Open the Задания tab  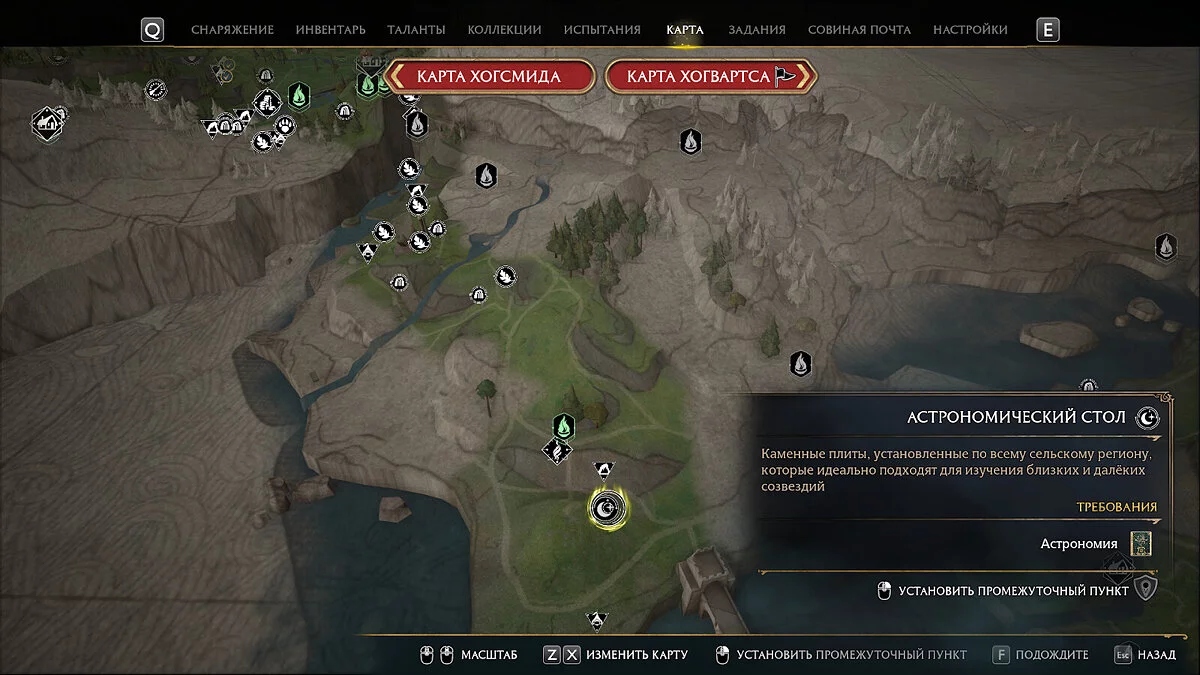click(756, 30)
